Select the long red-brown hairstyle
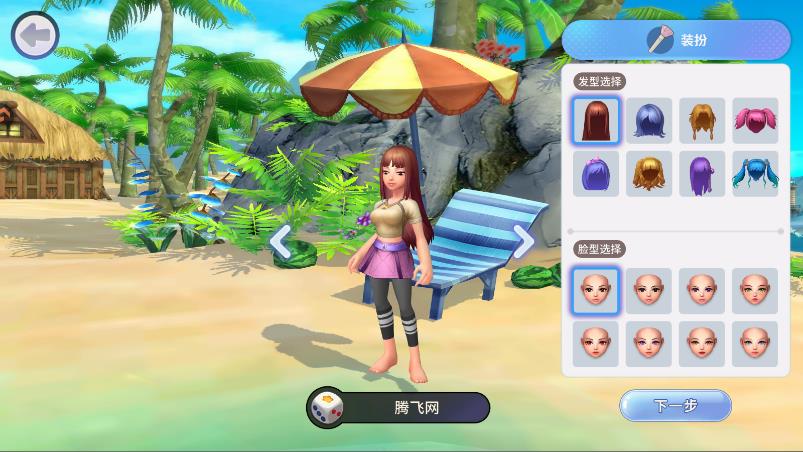Viewport: 803px width, 452px height. tap(596, 120)
